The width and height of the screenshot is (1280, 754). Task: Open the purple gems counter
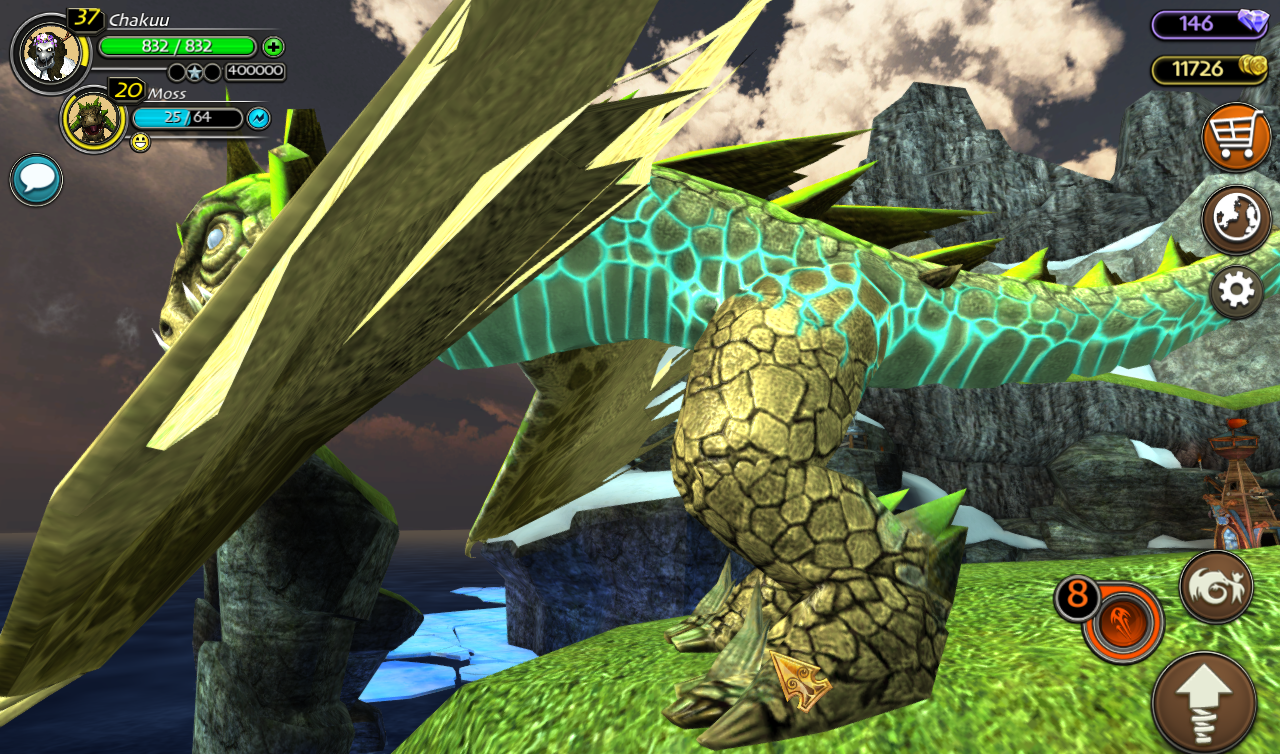[x=1210, y=24]
